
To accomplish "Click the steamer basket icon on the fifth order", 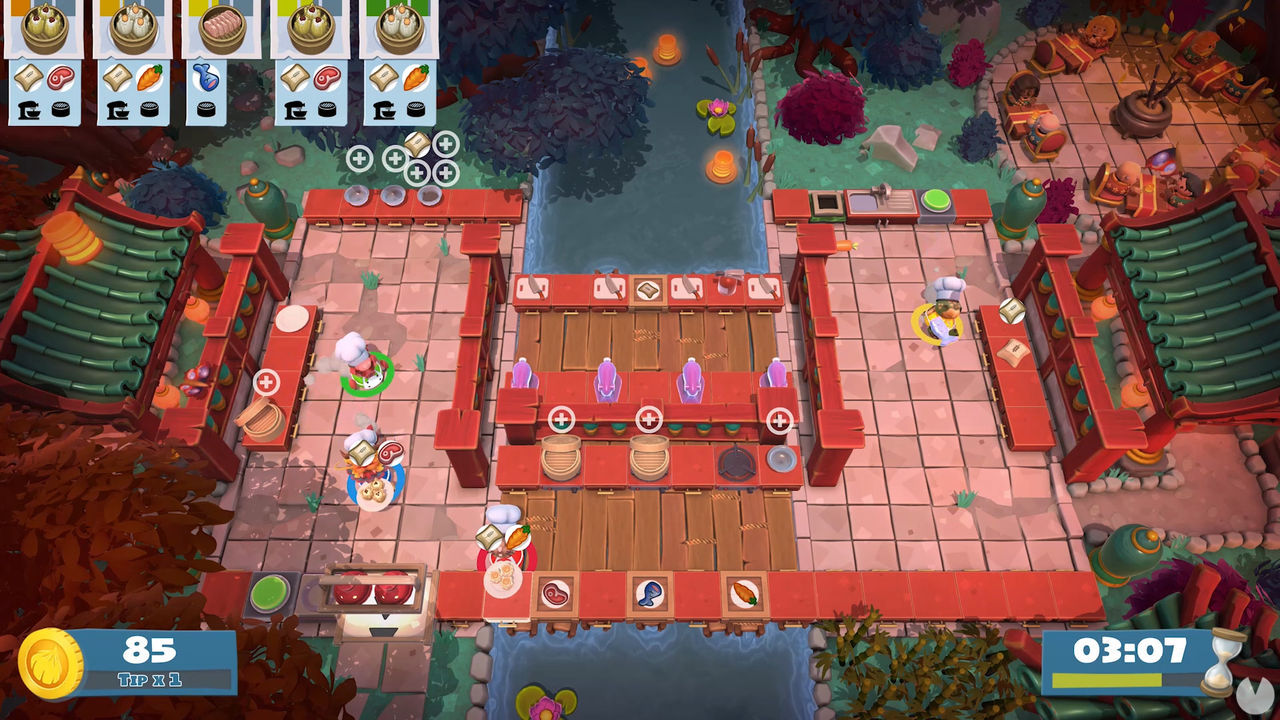I will pyautogui.click(x=414, y=108).
